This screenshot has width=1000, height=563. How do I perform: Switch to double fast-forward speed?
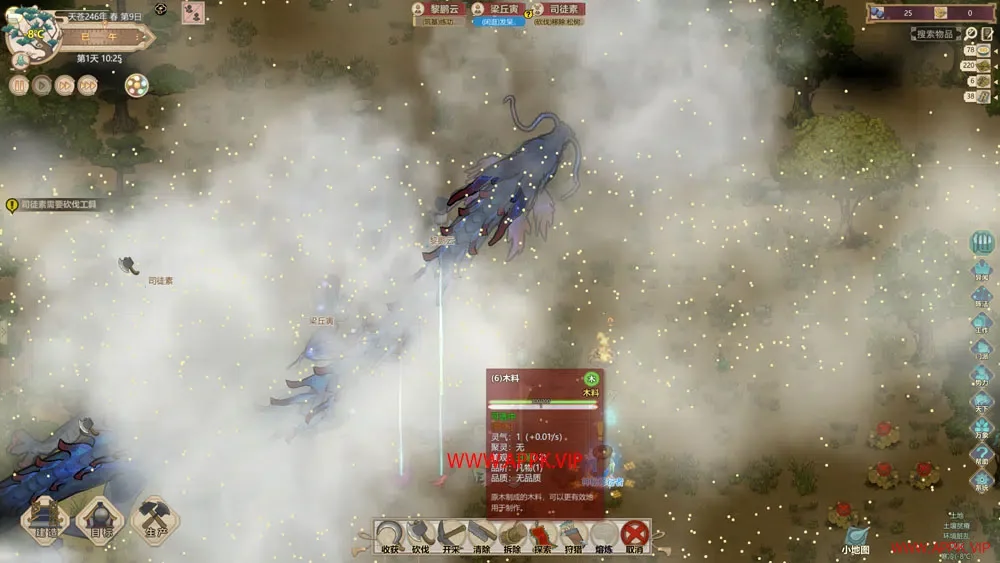(65, 85)
